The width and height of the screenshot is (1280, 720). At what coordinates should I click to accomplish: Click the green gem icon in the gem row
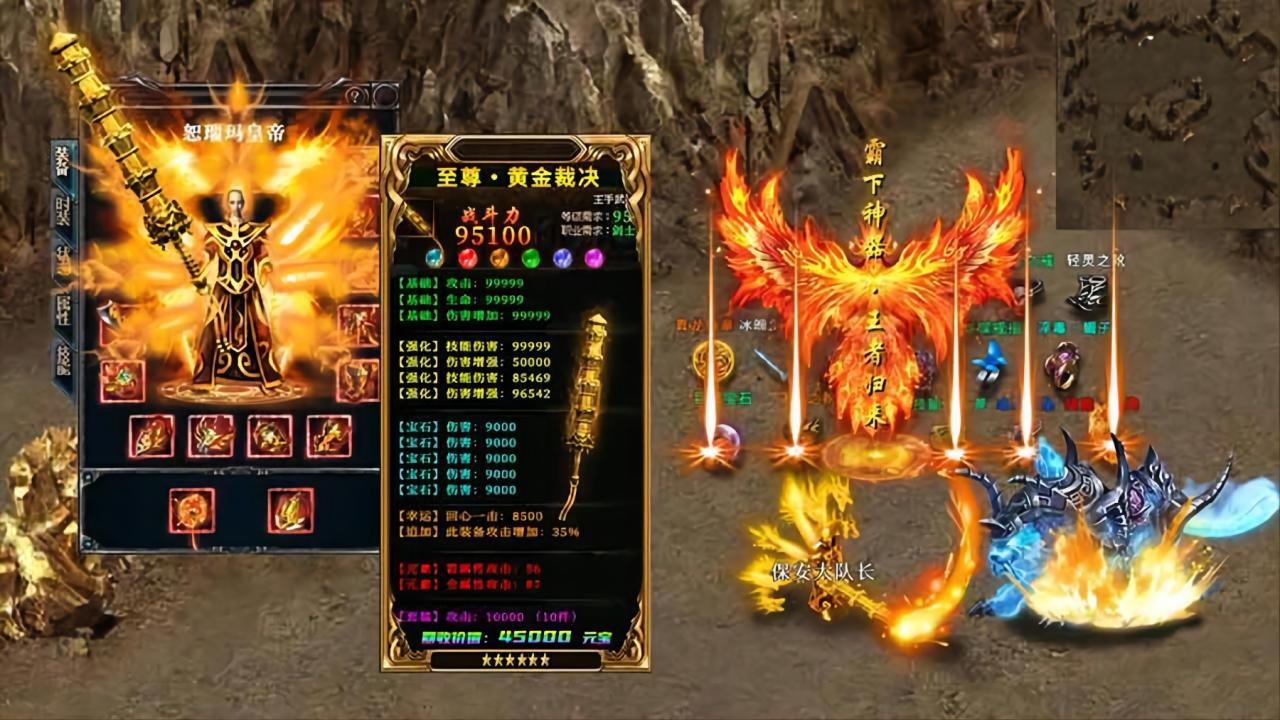coord(530,258)
